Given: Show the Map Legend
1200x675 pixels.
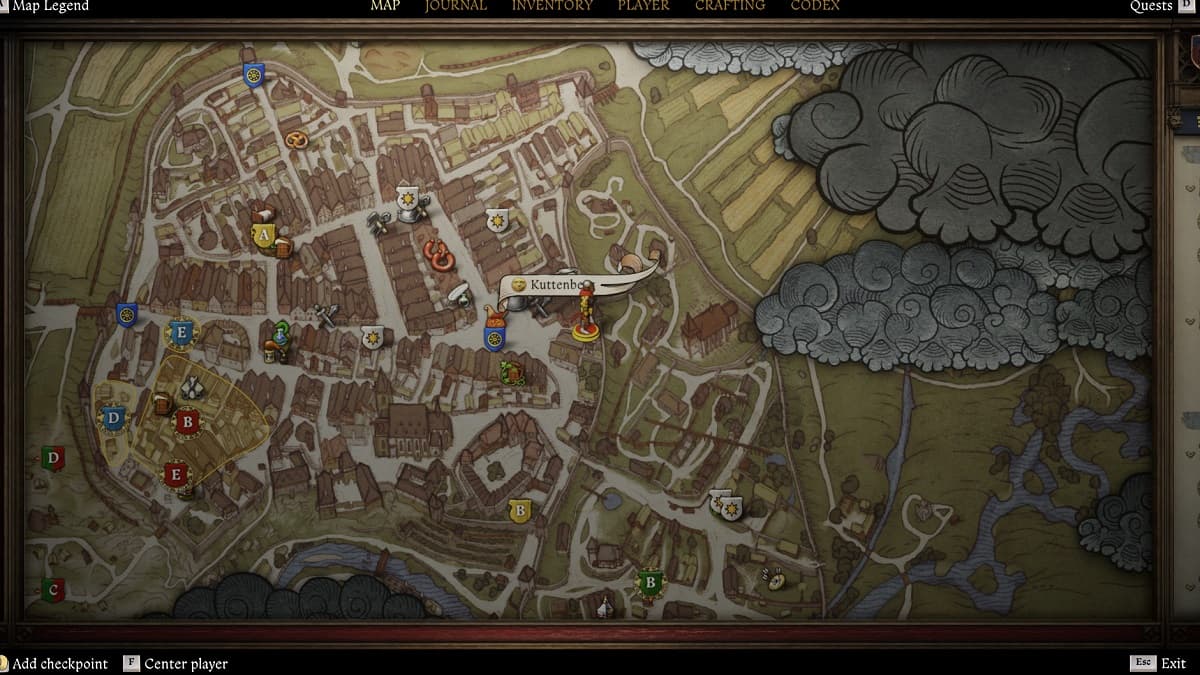Looking at the screenshot, I should tap(50, 6).
